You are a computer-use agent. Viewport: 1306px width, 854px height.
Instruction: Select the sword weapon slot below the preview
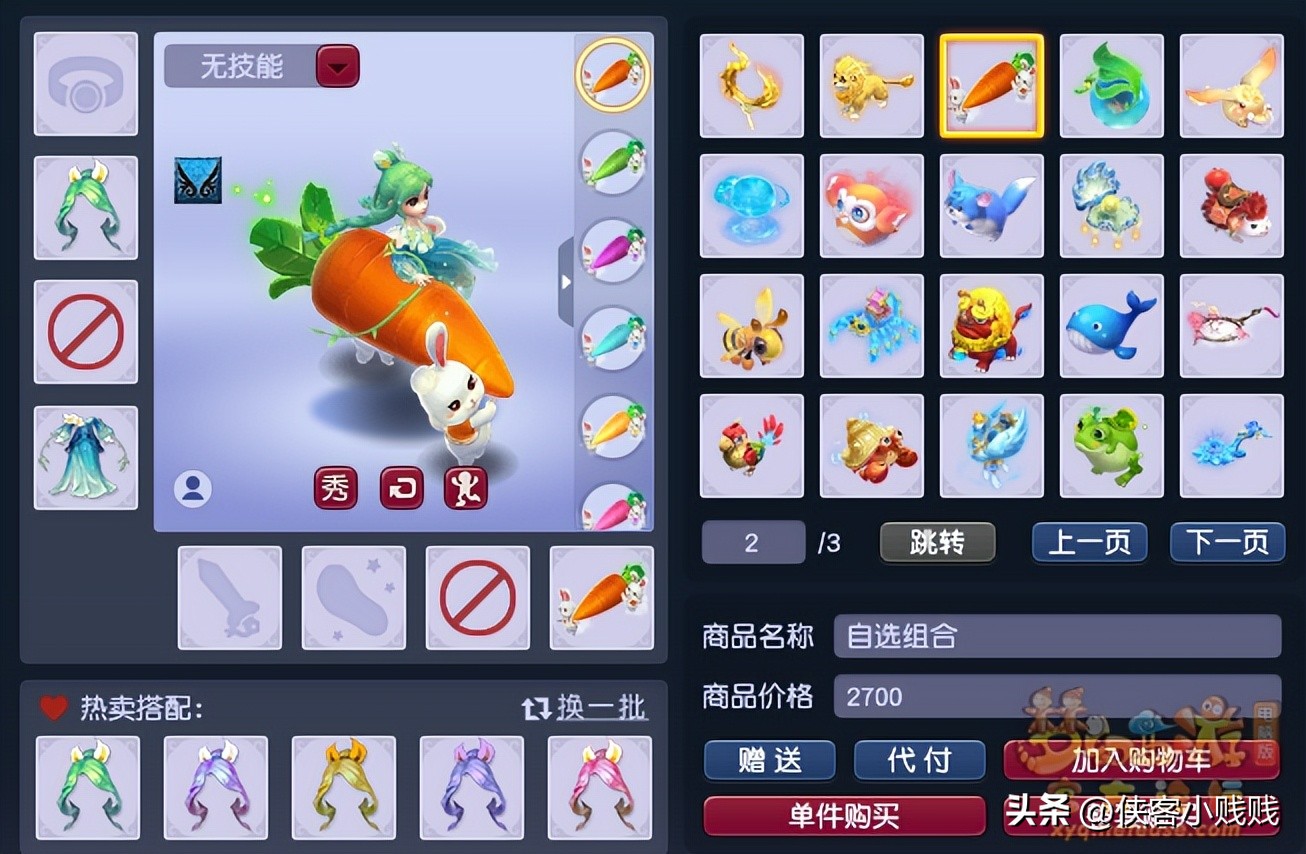[229, 599]
